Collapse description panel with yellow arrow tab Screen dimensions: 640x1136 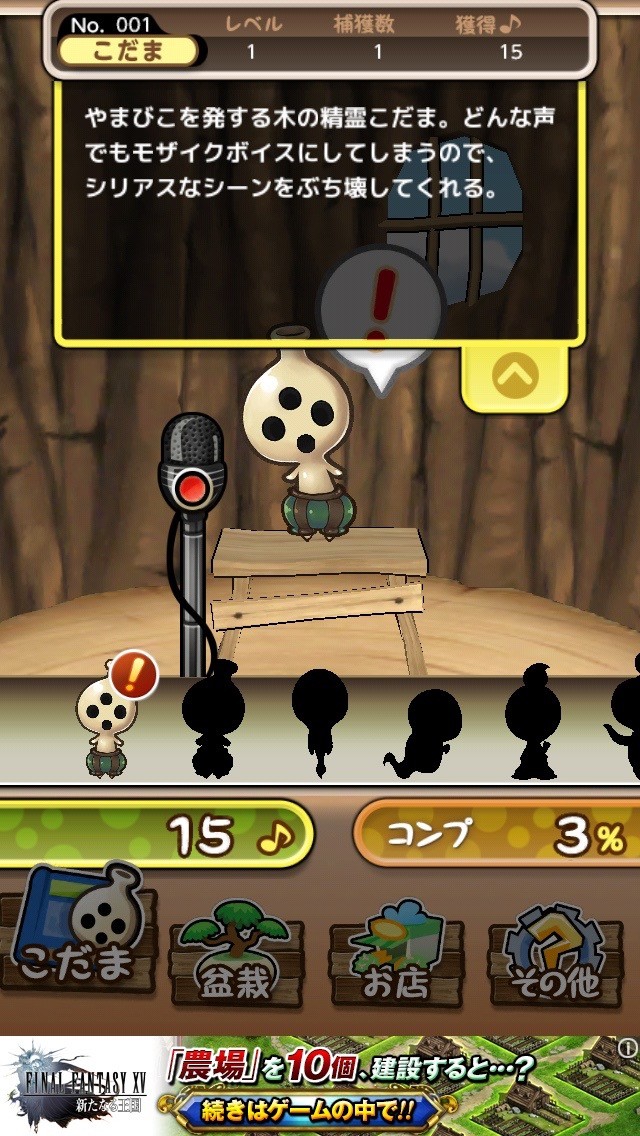coord(515,376)
